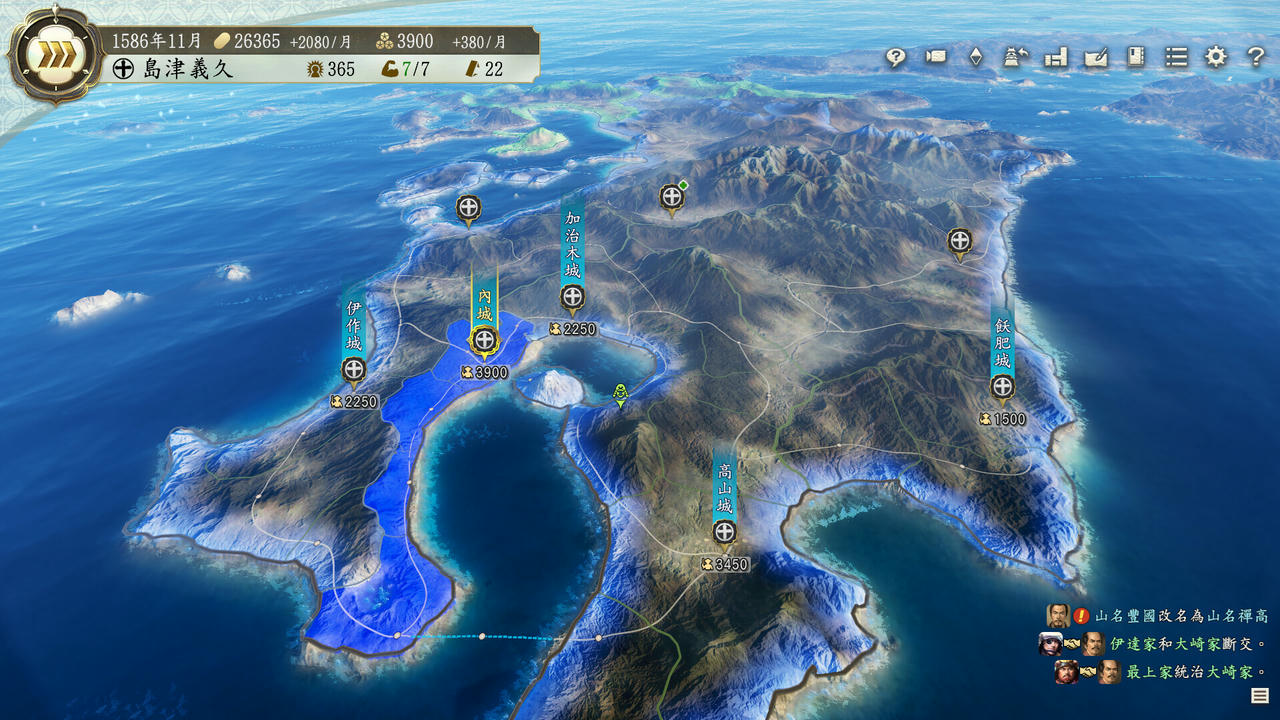Image resolution: width=1280 pixels, height=720 pixels.
Task: Select 高山城 castle marker
Action: point(725,532)
